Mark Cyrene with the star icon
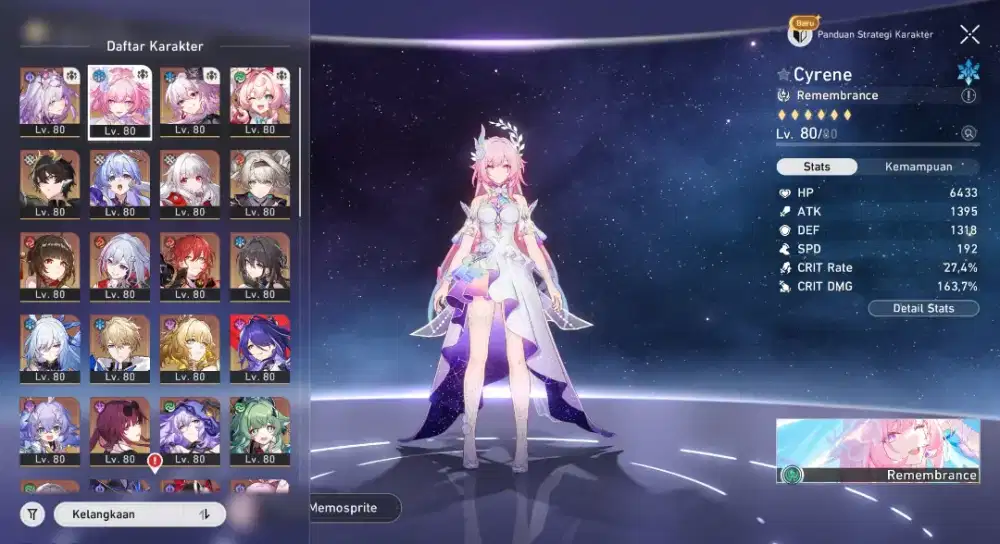This screenshot has height=544, width=1000. coord(783,75)
